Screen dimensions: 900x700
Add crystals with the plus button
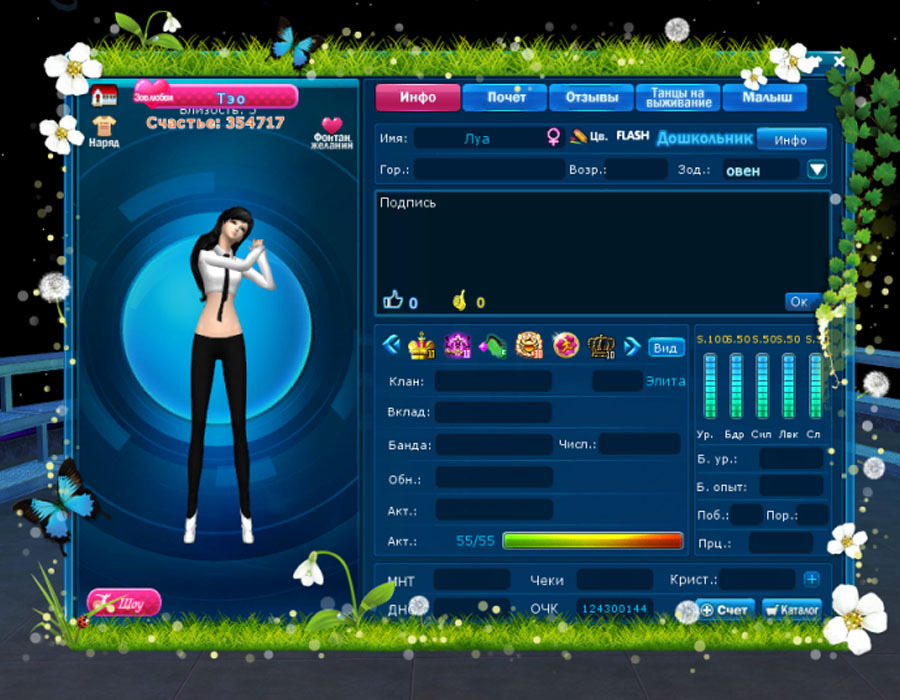tap(811, 579)
